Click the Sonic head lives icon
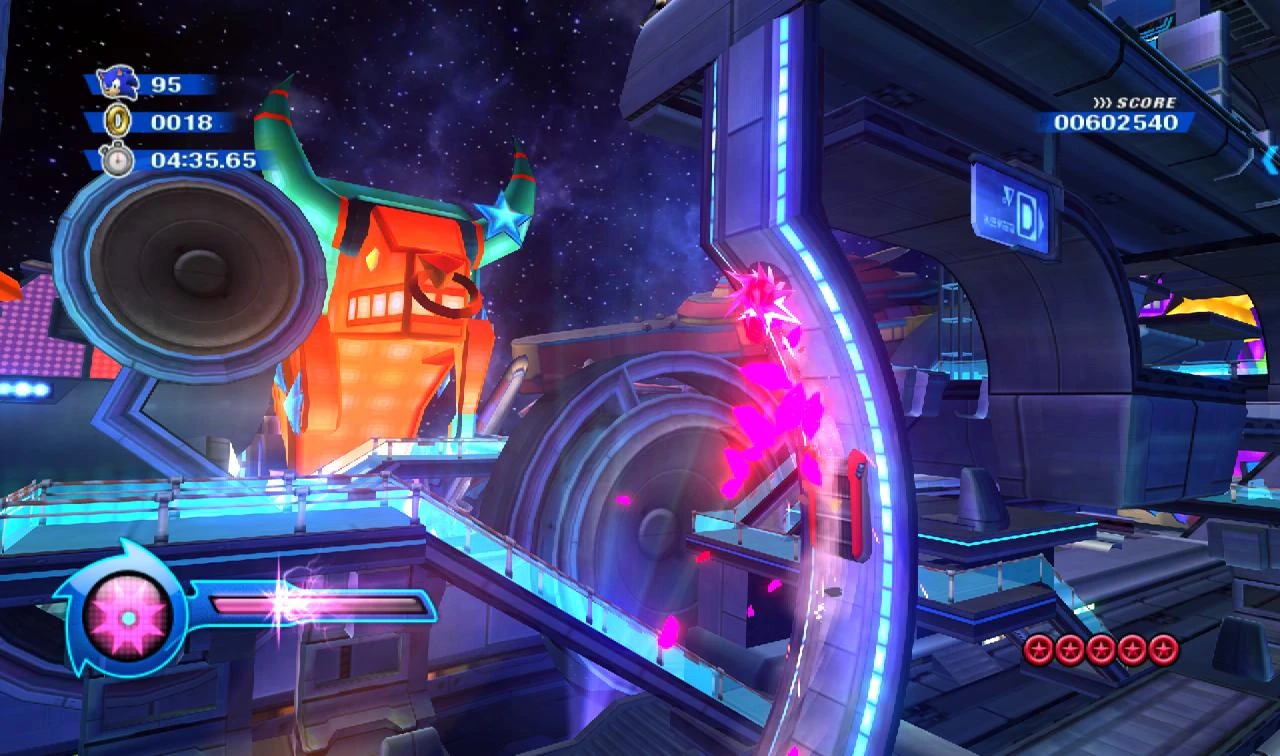This screenshot has width=1280, height=756. click(119, 82)
